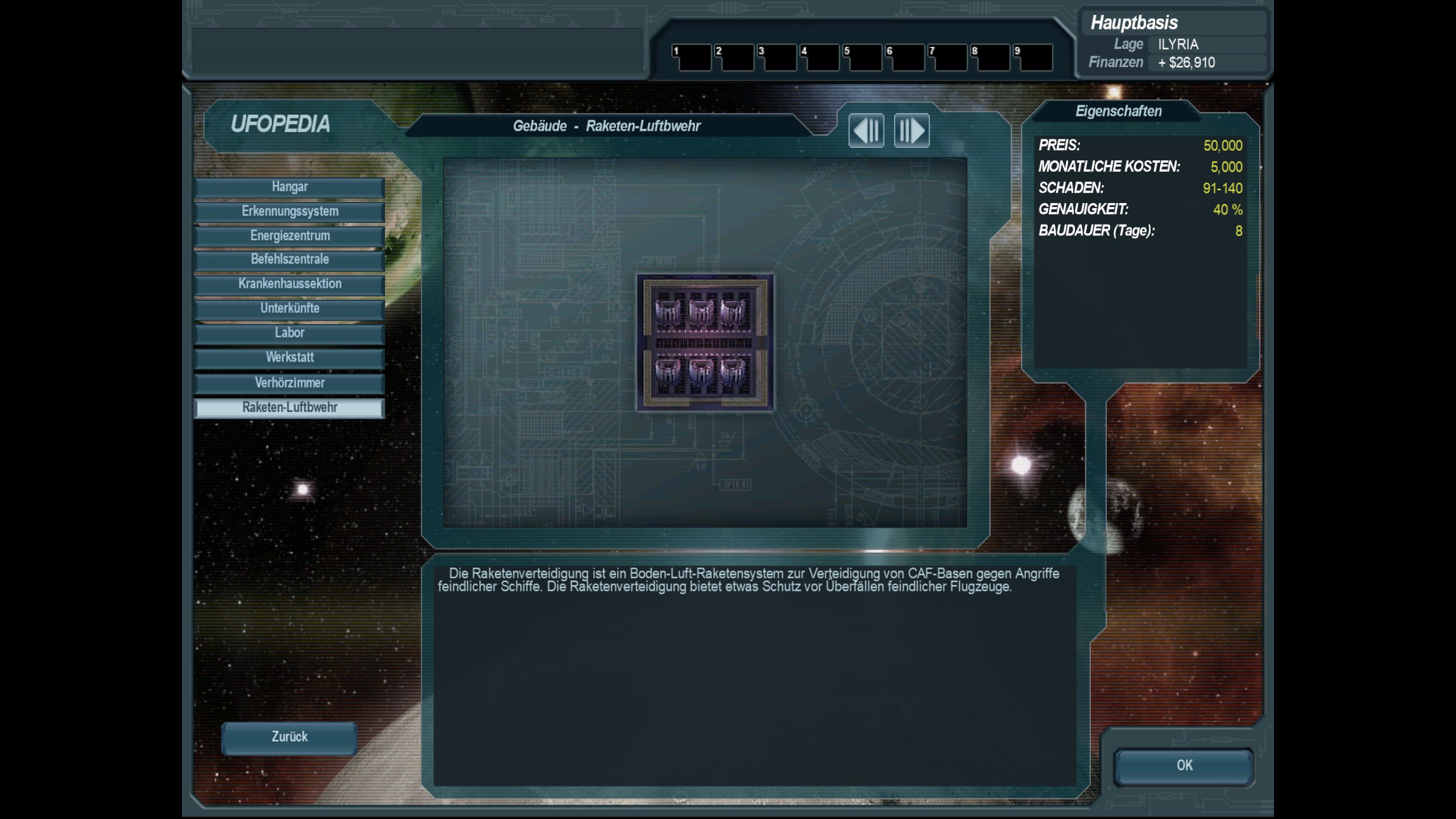Image resolution: width=1456 pixels, height=819 pixels.
Task: Select Erkennungssystem in the list
Action: [289, 212]
